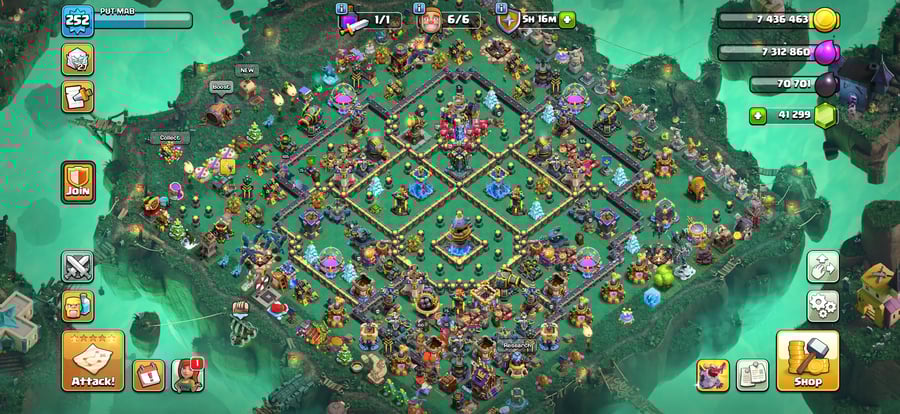Open the layout editor hand icon
This screenshot has height=414, width=900.
[822, 266]
